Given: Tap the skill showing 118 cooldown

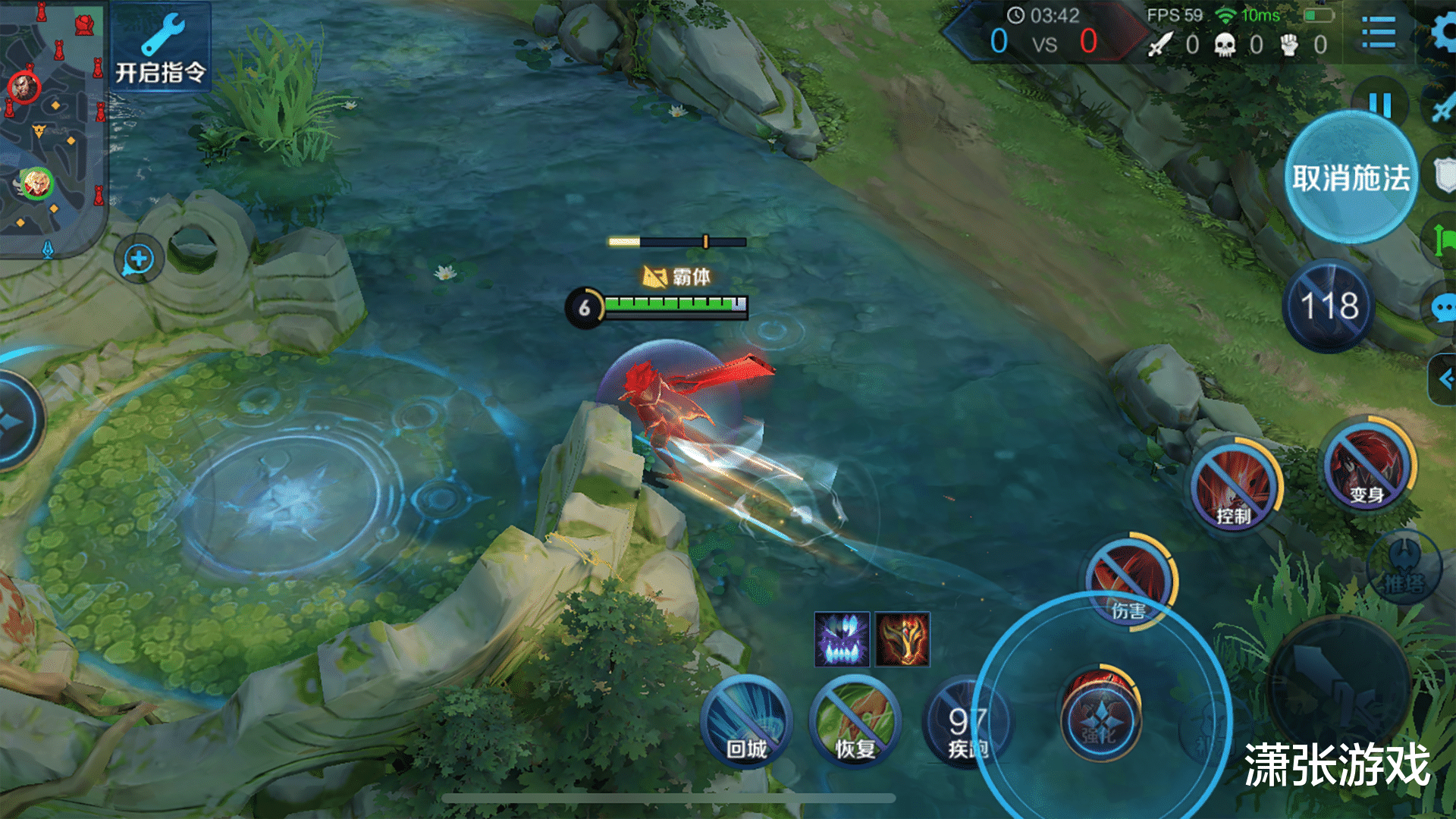Looking at the screenshot, I should click(x=1329, y=306).
